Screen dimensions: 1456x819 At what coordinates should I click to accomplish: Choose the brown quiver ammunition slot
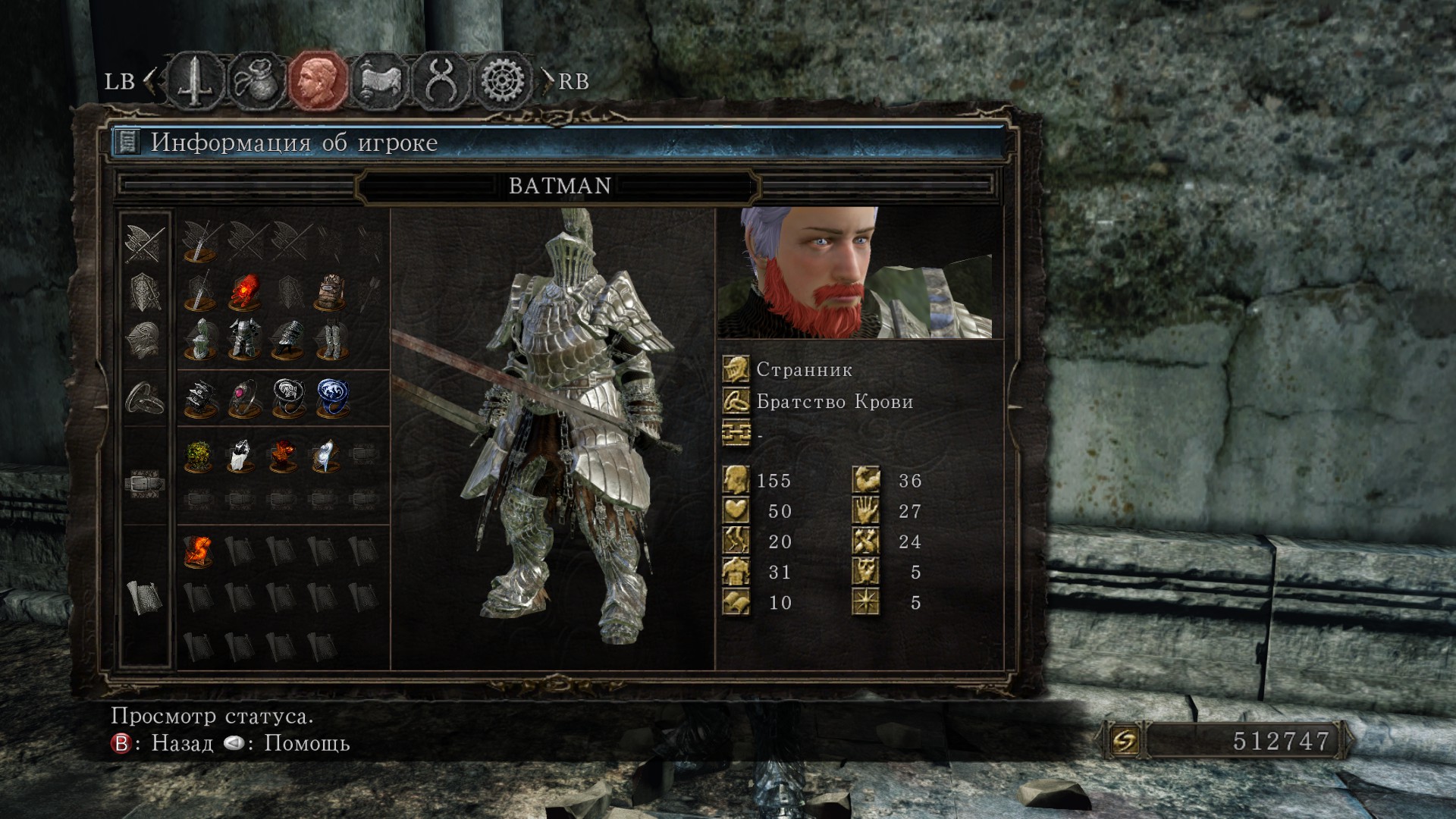[331, 293]
